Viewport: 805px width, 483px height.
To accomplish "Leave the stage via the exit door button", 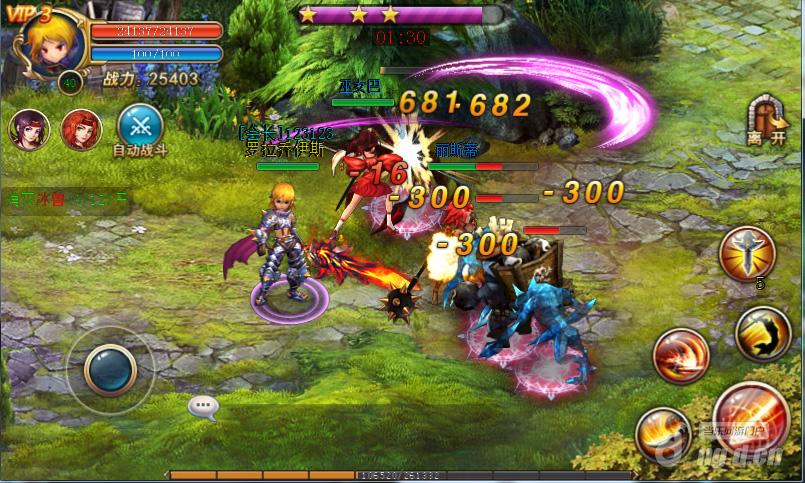I will point(766,117).
